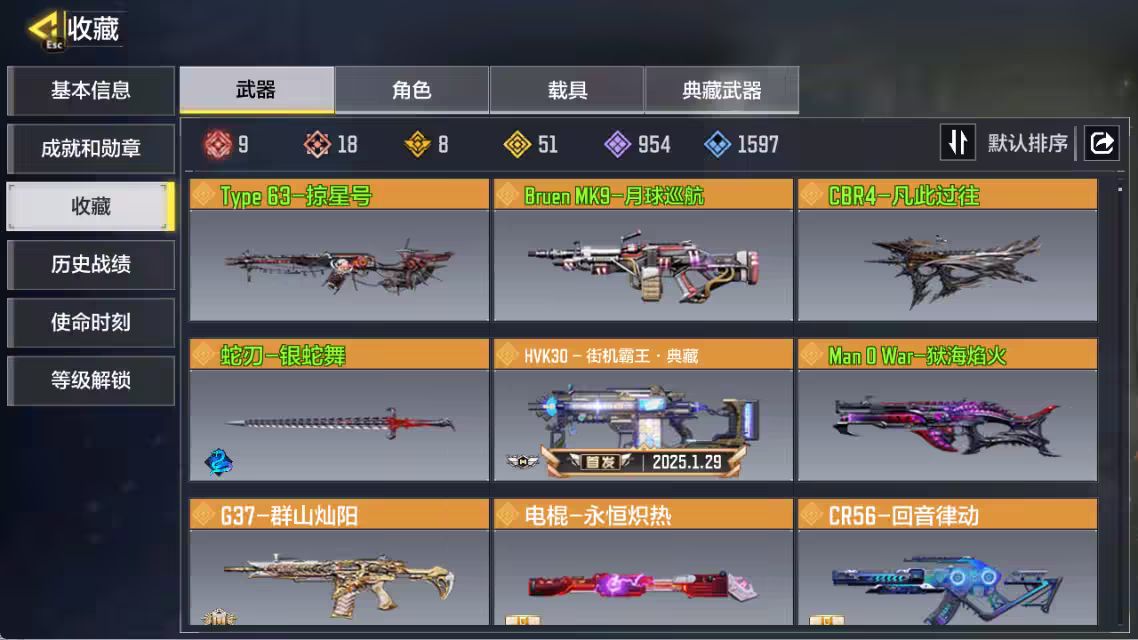Switch to the 载具 tab
Viewport: 1138px width, 640px height.
pos(567,91)
